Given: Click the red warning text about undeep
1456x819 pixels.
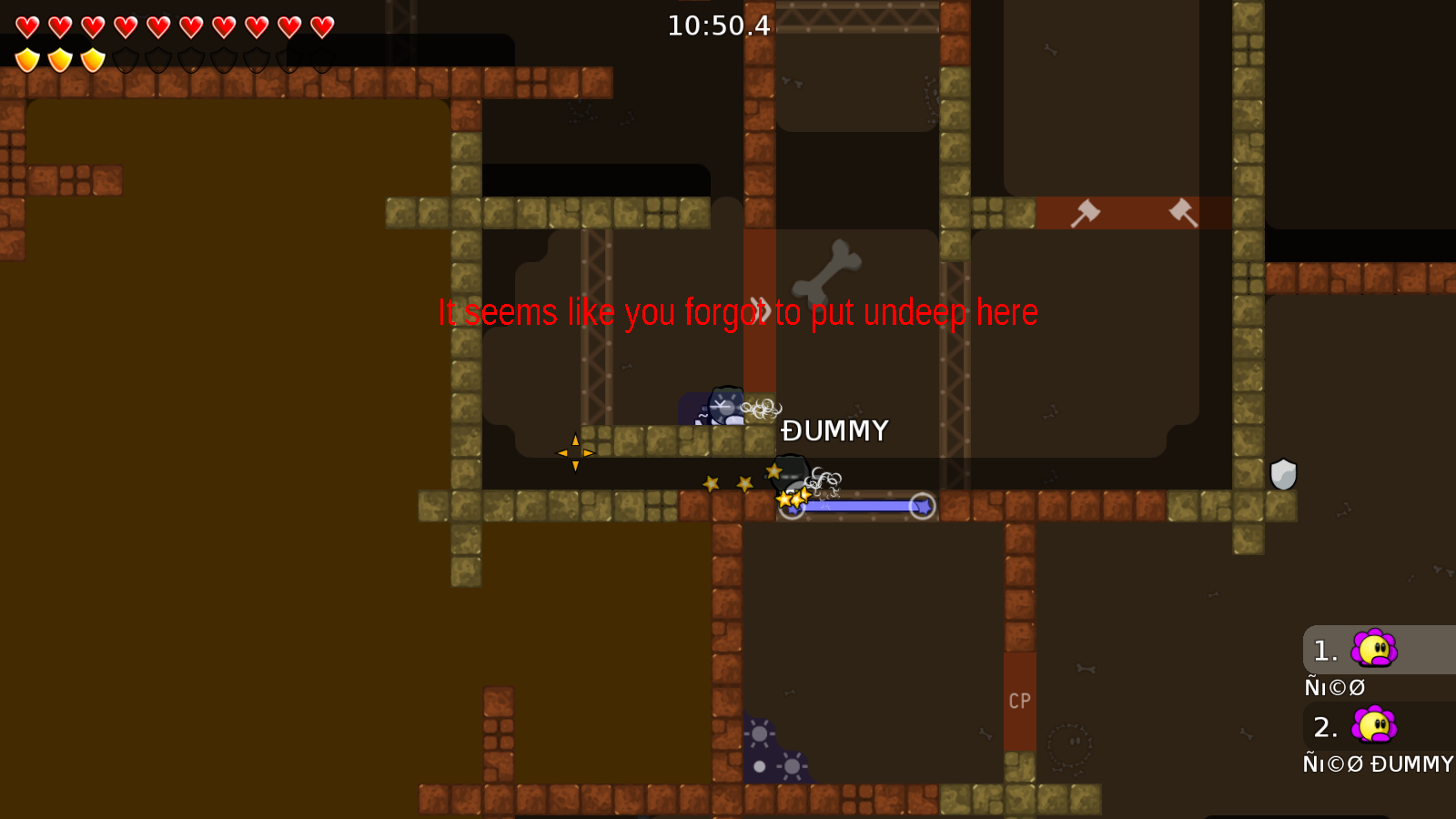Looking at the screenshot, I should click(737, 312).
